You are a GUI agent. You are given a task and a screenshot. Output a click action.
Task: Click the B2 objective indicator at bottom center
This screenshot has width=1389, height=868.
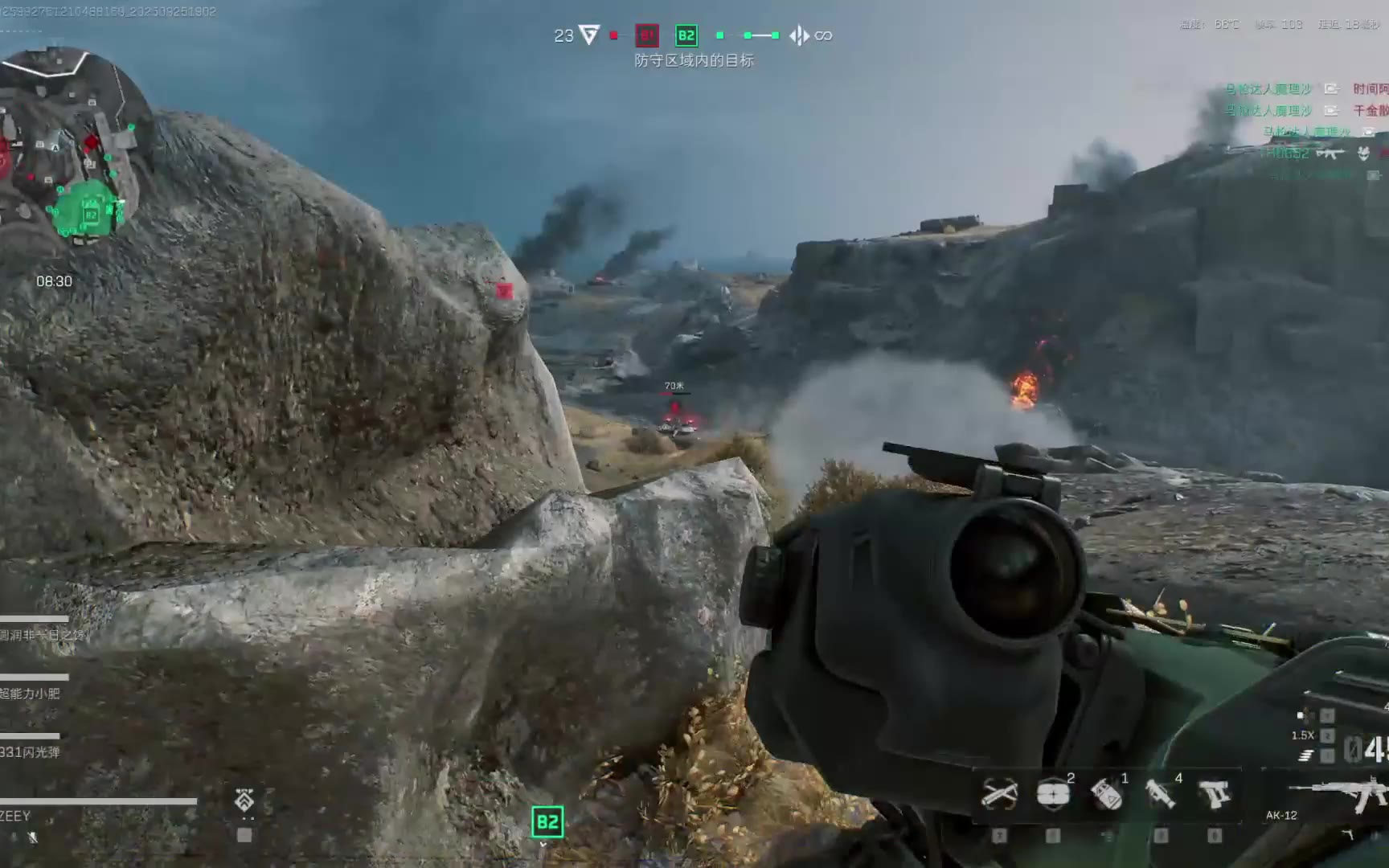pos(547,821)
